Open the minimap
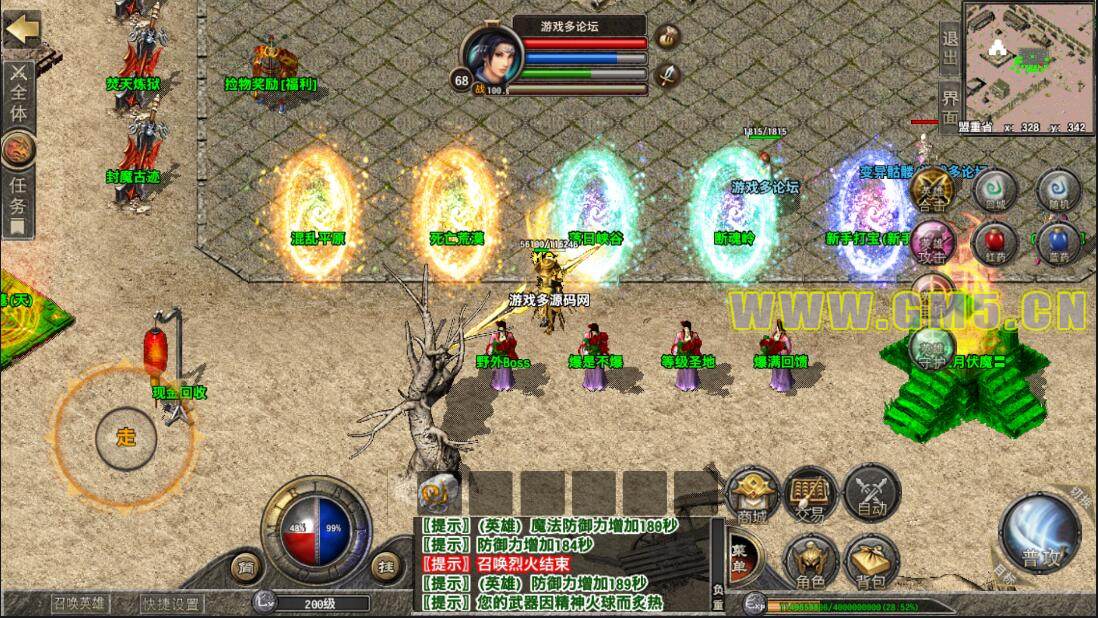 pos(1028,58)
